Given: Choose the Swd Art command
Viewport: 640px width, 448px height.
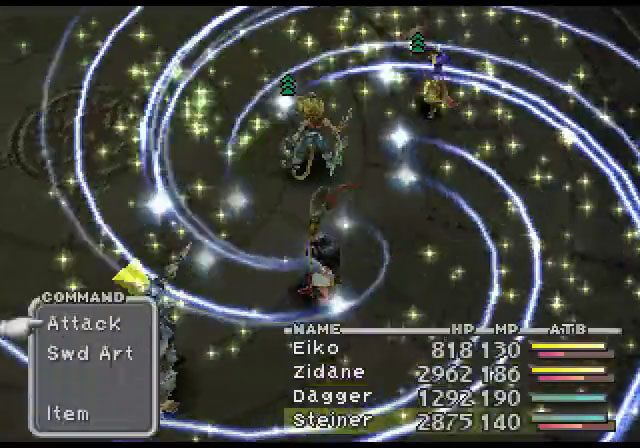Looking at the screenshot, I should coord(90,353).
